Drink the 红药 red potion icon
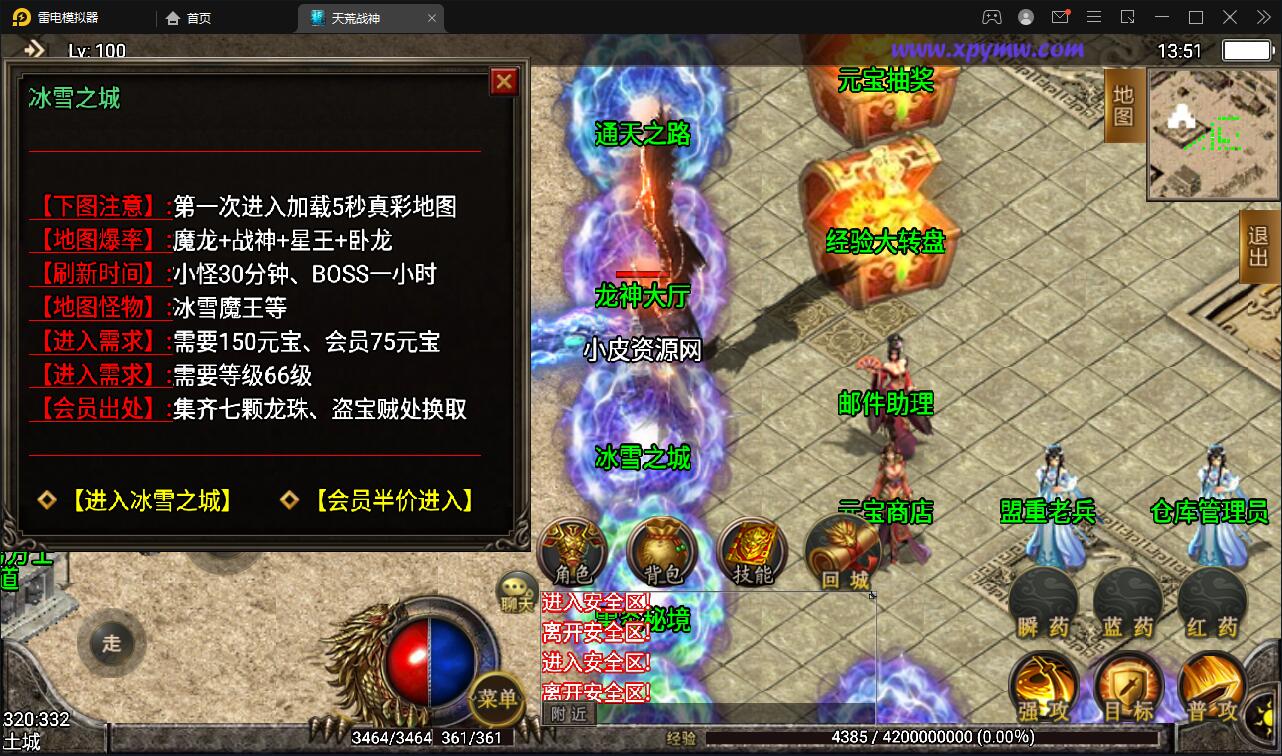This screenshot has width=1282, height=756. (1212, 600)
